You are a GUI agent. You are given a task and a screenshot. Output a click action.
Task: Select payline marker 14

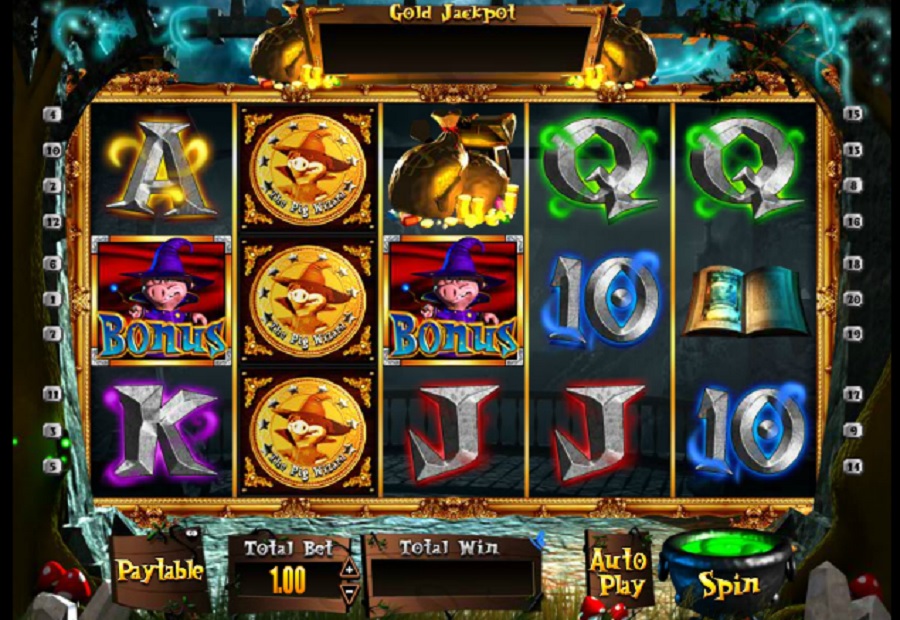click(x=853, y=465)
